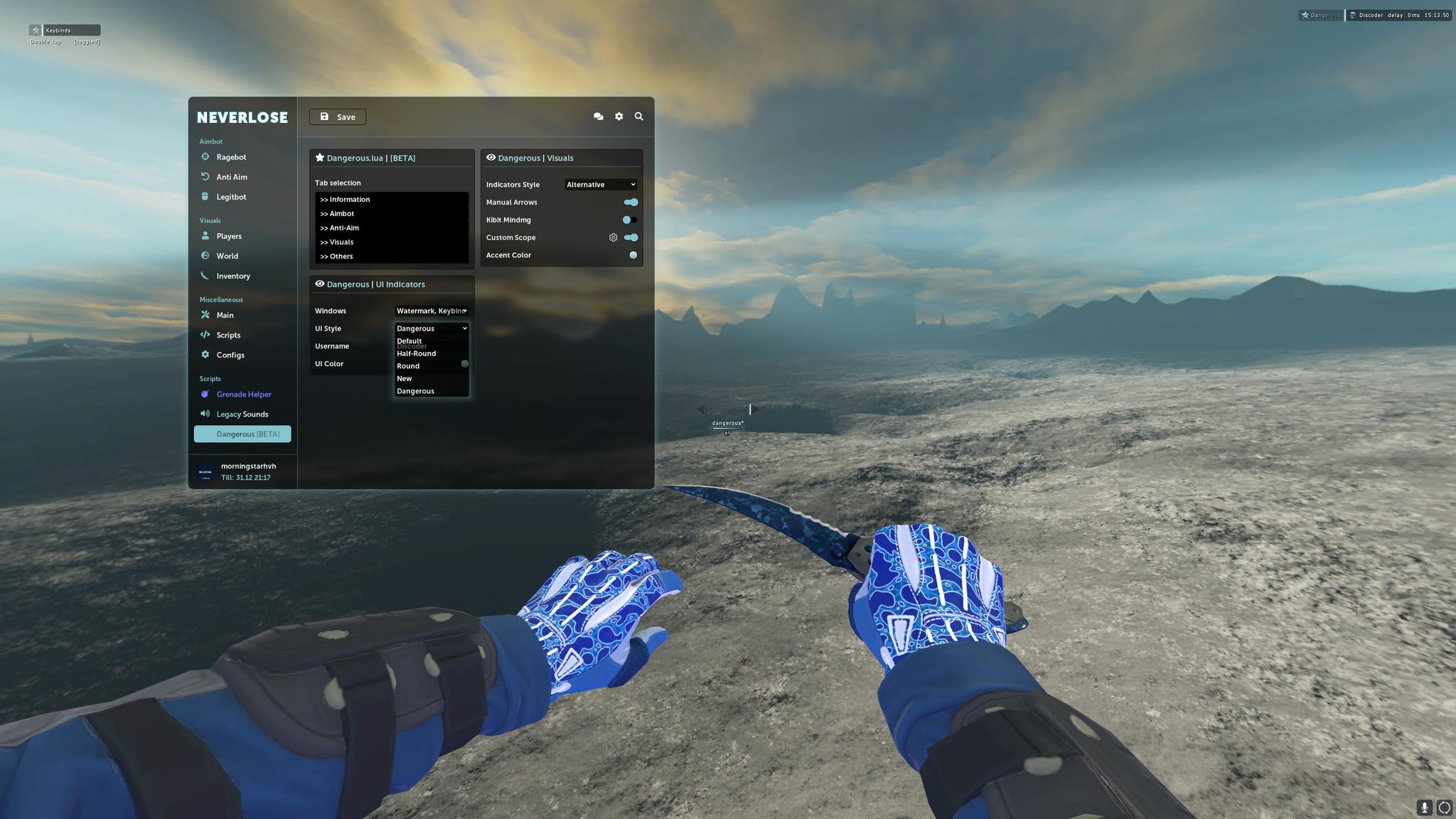The height and width of the screenshot is (819, 1456).
Task: Select the Players visuals icon
Action: click(205, 235)
